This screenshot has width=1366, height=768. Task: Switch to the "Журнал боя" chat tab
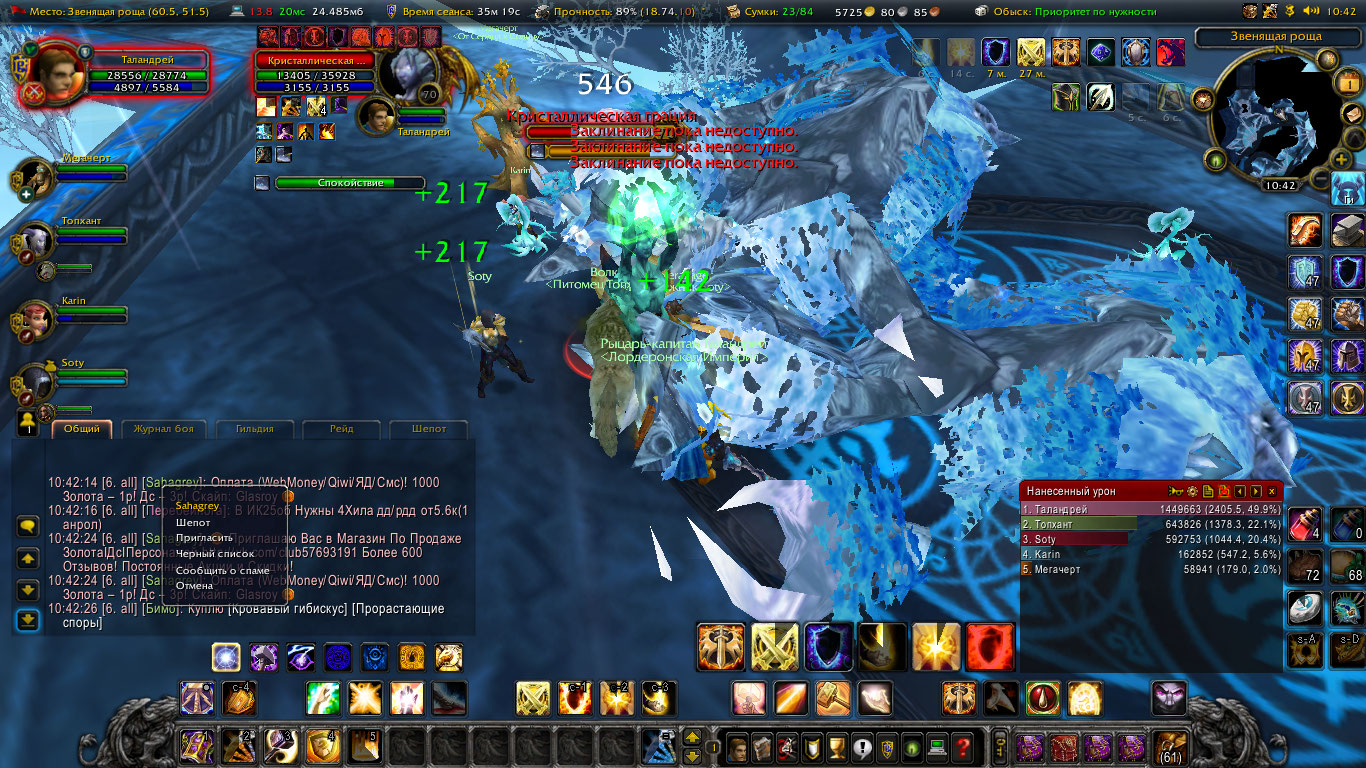[164, 429]
